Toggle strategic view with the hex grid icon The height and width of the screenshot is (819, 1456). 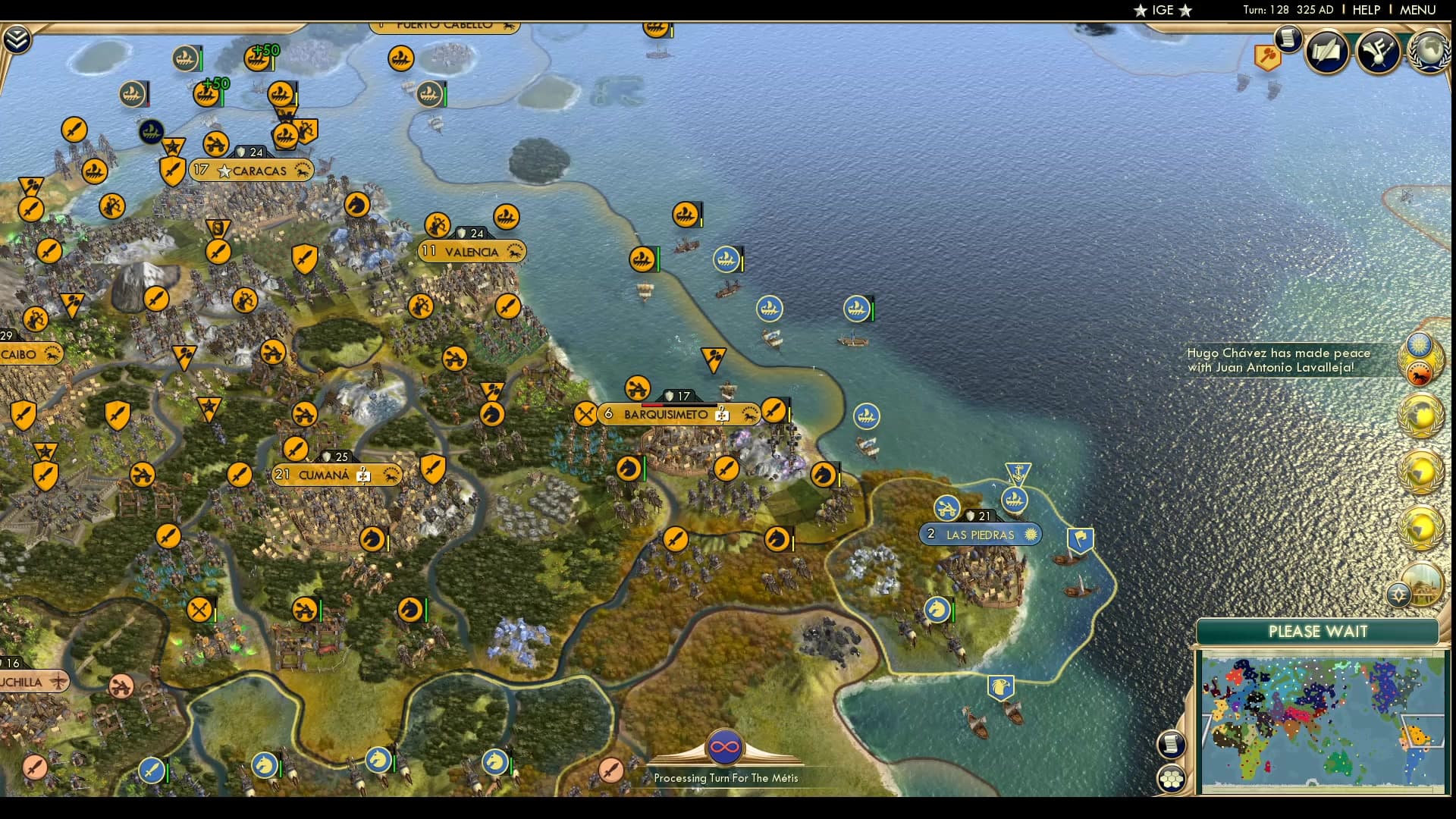(x=1170, y=777)
